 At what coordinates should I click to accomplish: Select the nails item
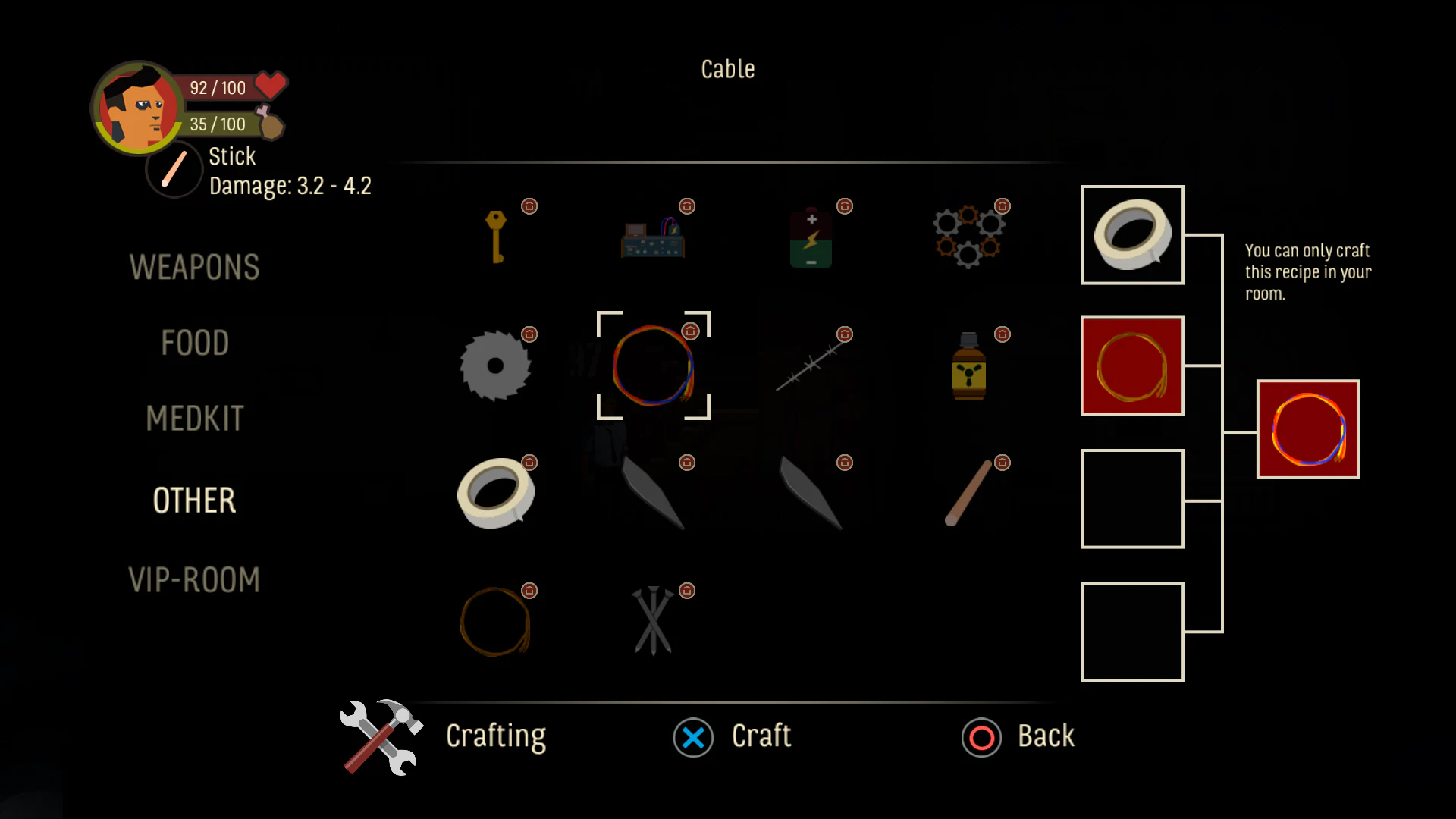pyautogui.click(x=653, y=622)
